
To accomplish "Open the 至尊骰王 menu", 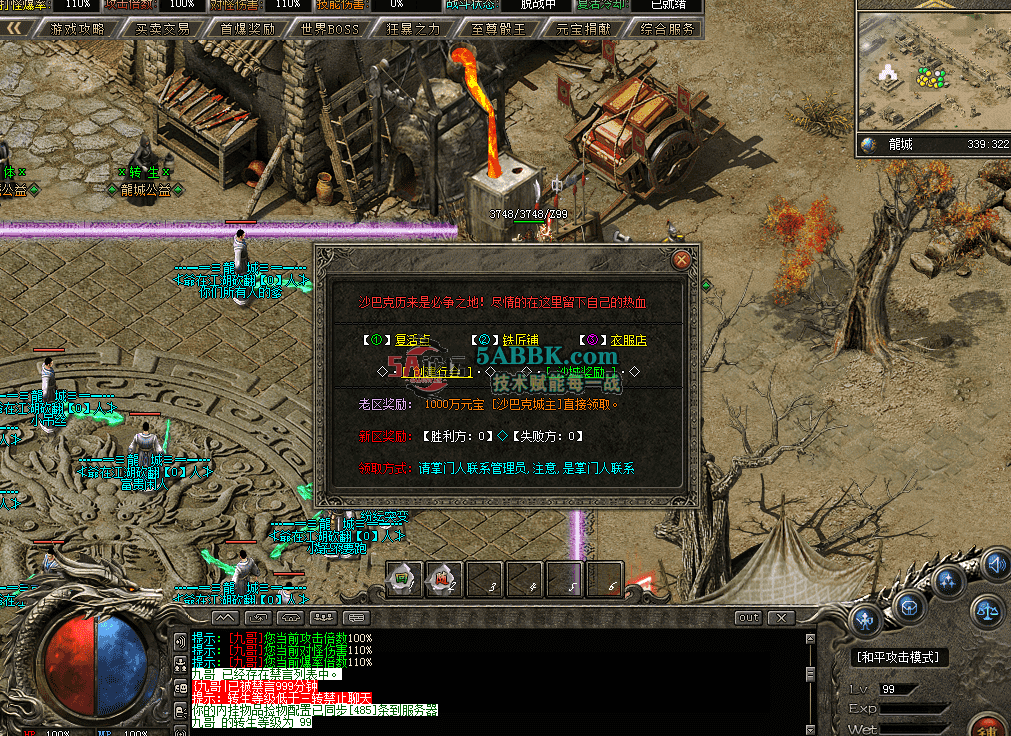I will click(497, 29).
